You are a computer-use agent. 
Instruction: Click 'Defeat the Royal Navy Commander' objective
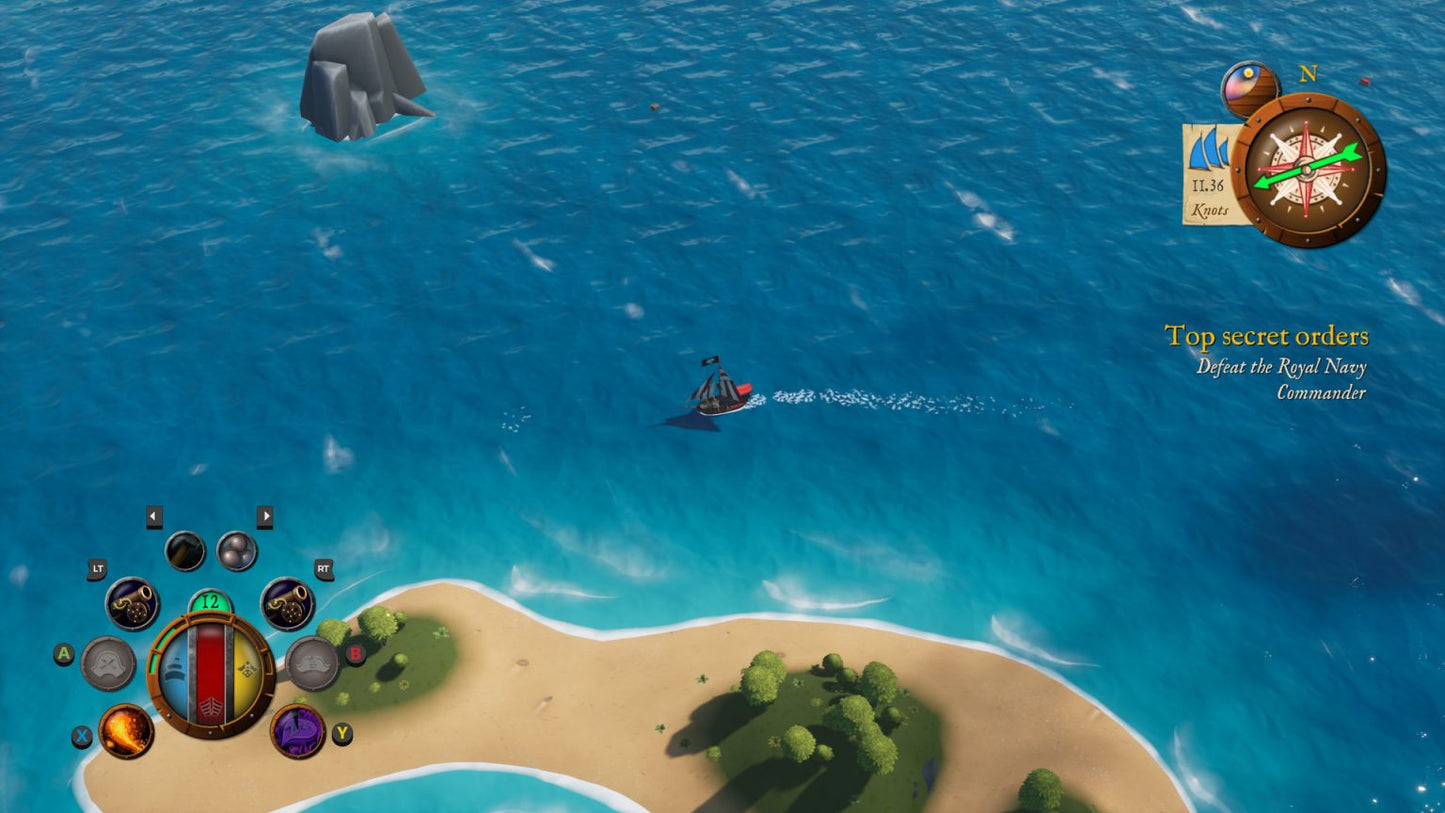1283,380
